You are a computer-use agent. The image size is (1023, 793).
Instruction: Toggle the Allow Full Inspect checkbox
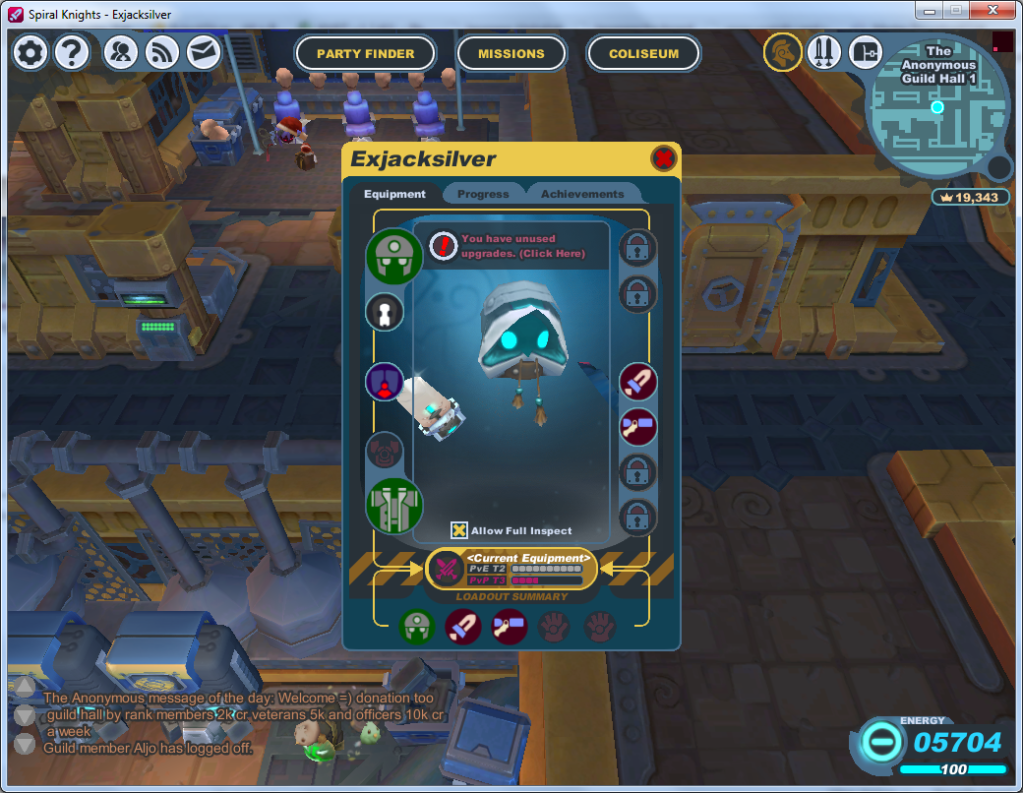pos(459,531)
